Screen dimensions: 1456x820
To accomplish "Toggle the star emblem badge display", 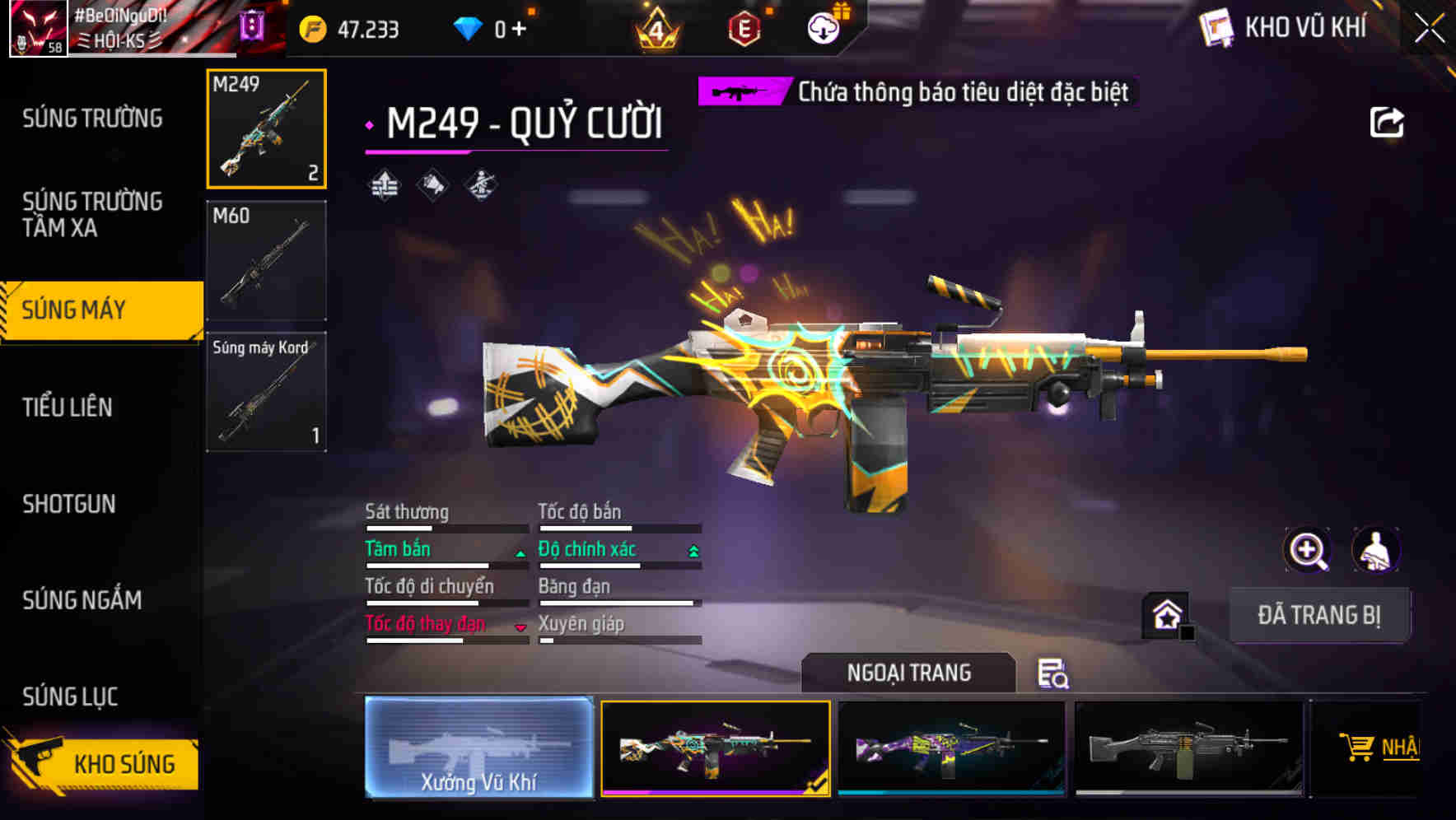I will coord(1165,614).
